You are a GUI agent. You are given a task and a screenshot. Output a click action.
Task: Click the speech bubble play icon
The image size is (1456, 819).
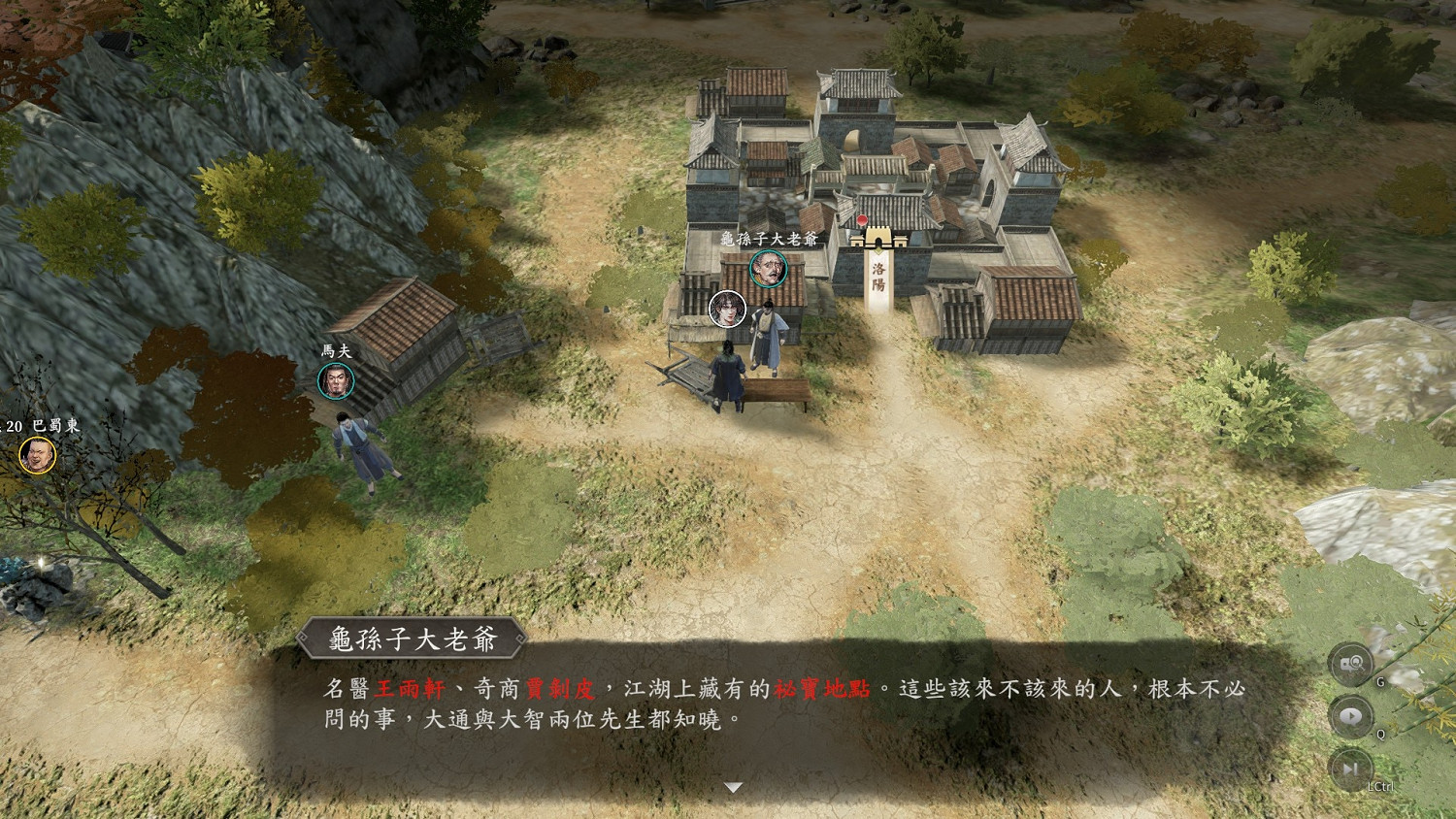pyautogui.click(x=1349, y=716)
